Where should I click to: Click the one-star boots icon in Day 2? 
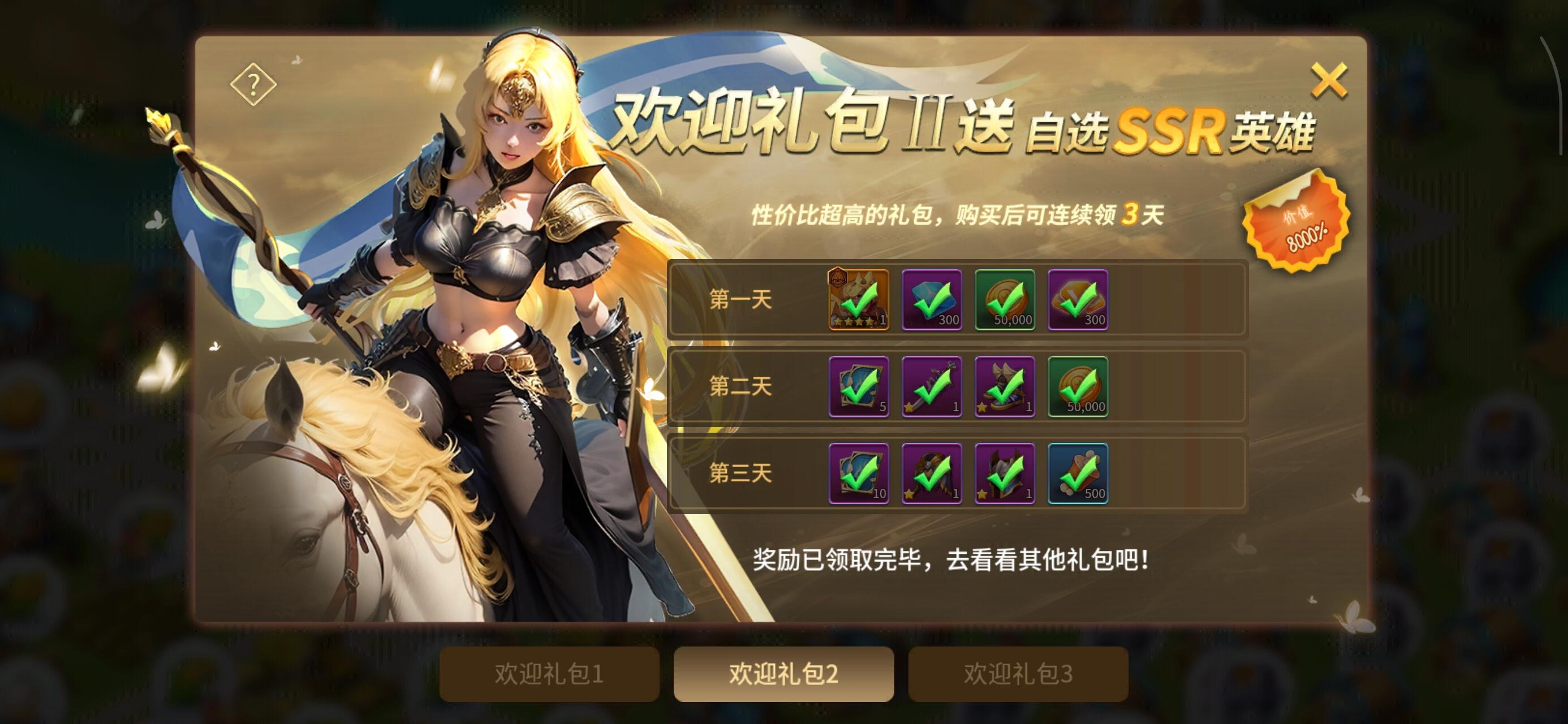click(x=1005, y=390)
